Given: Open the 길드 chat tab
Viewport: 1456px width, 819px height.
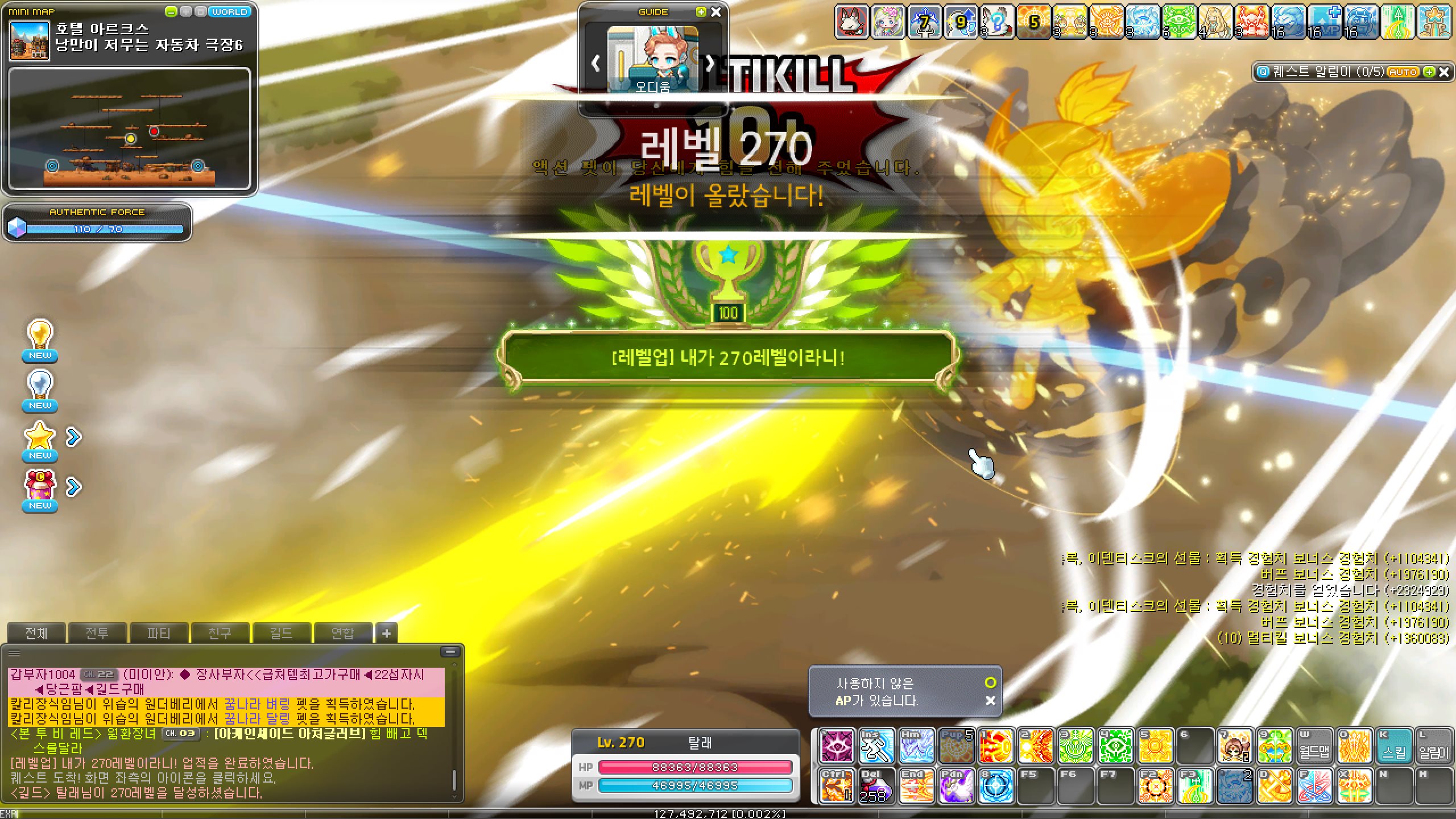Looking at the screenshot, I should 281,633.
